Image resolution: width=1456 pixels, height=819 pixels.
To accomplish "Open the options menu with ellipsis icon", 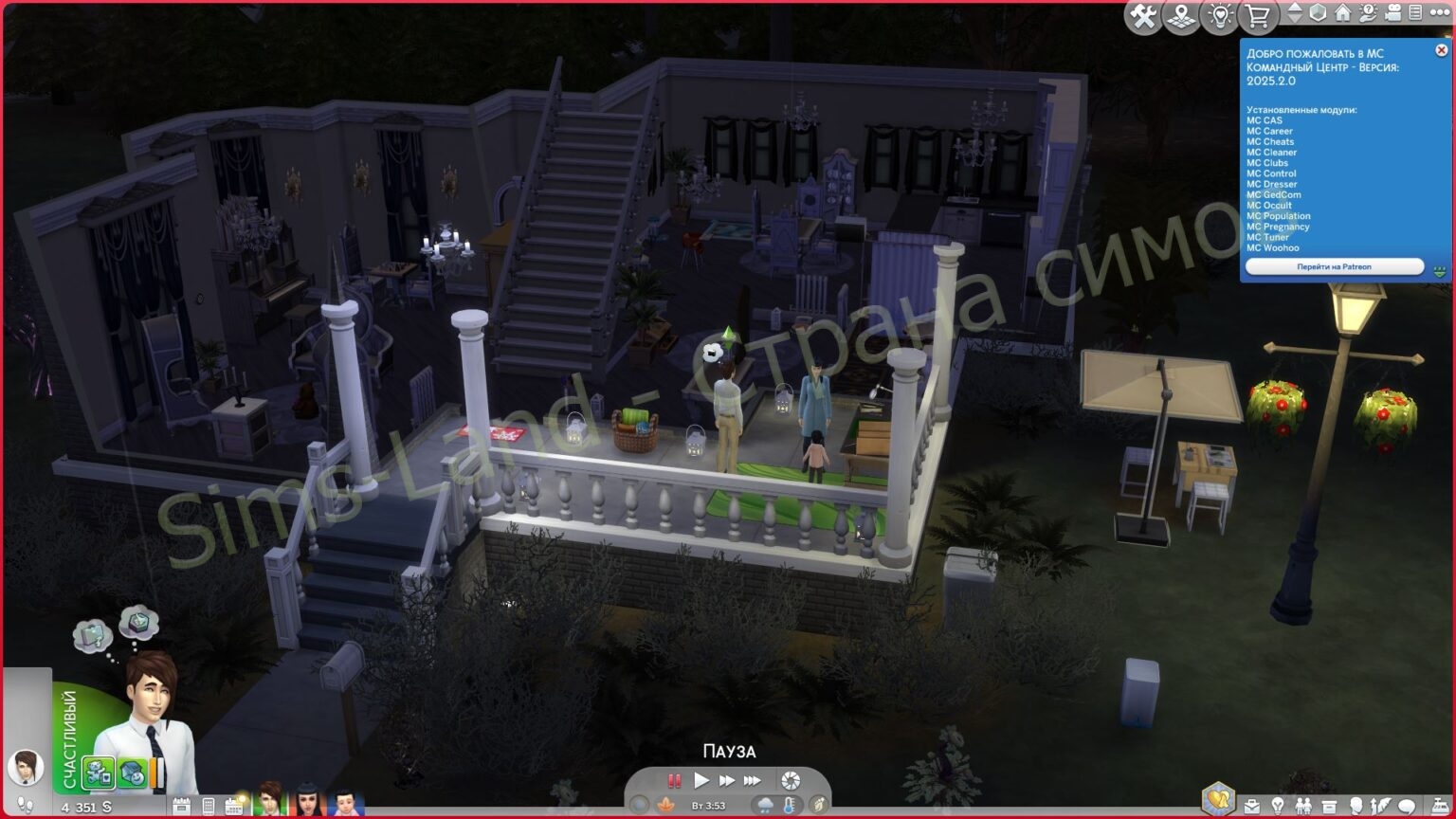I will [1441, 13].
